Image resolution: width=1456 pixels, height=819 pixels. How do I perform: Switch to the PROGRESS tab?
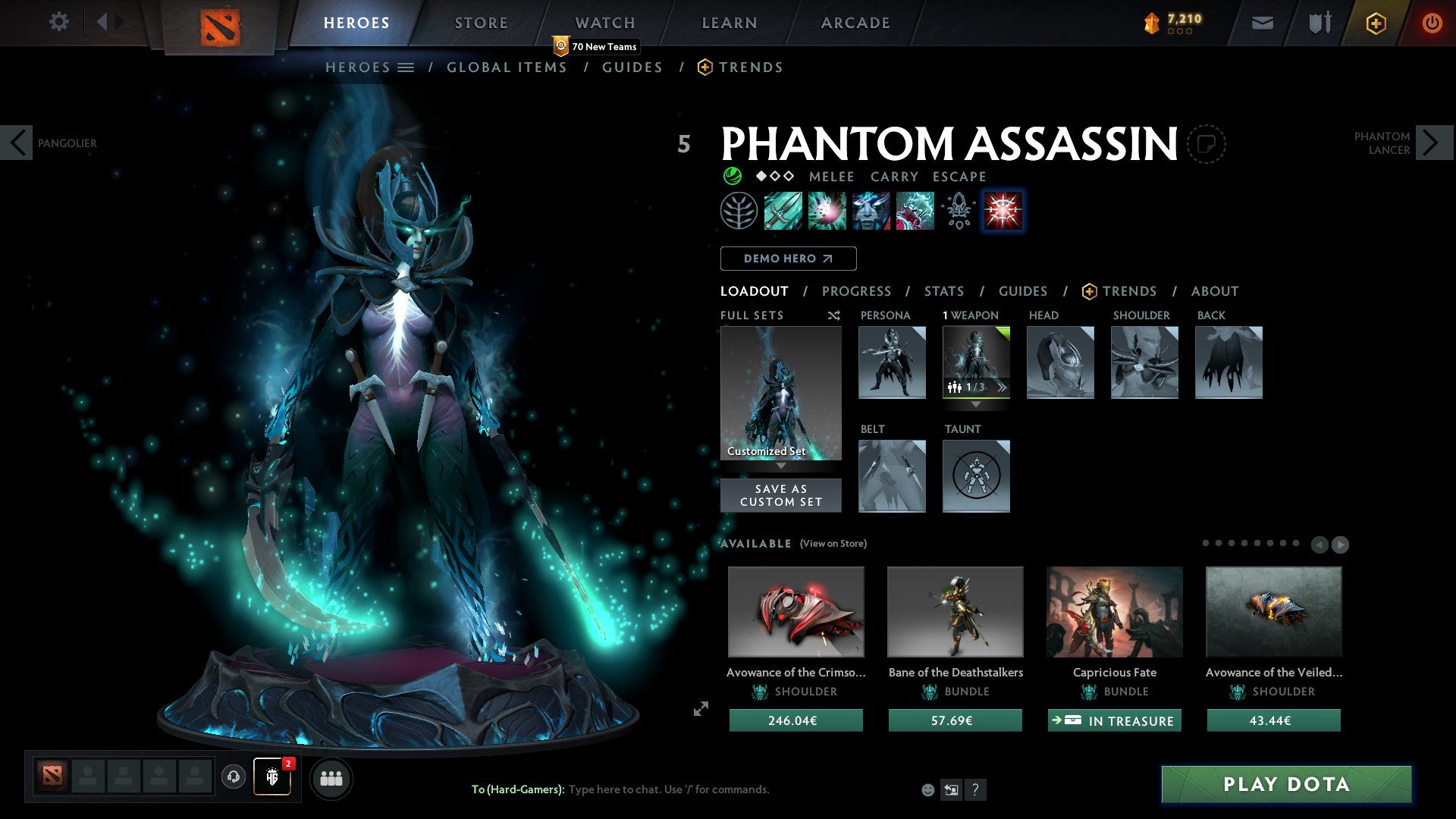click(857, 291)
